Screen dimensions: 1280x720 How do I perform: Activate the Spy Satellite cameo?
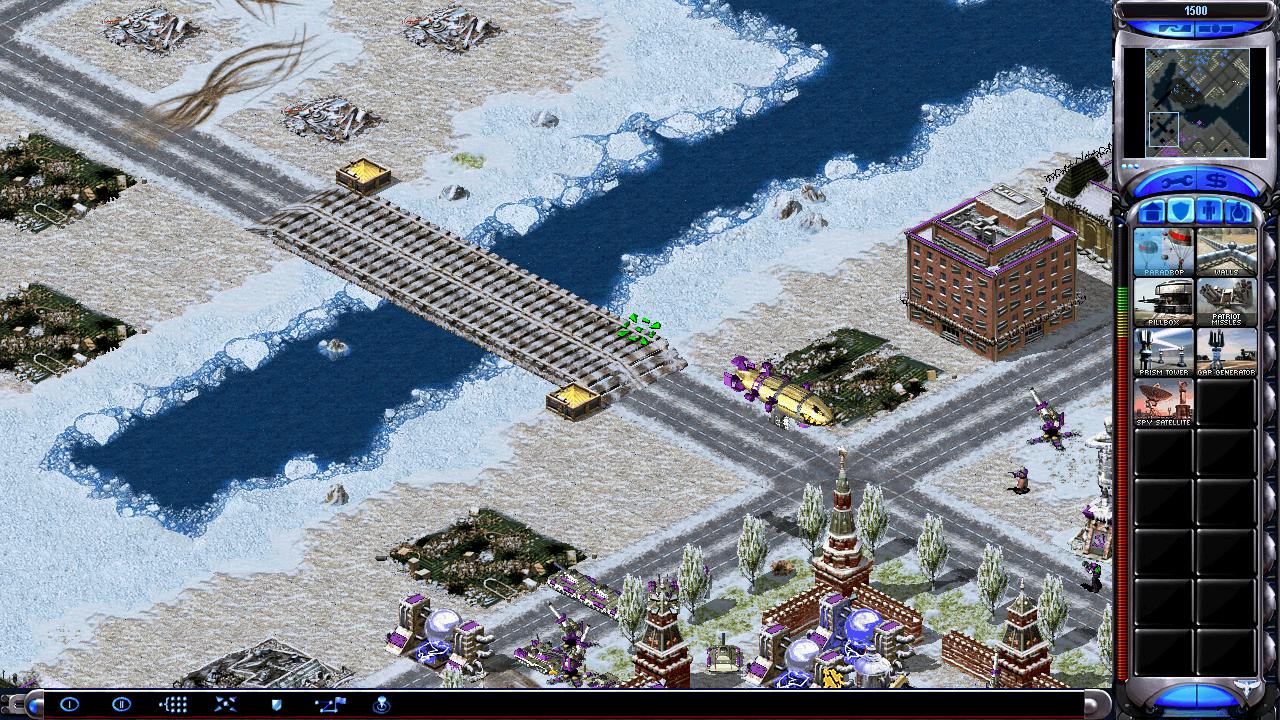click(1164, 402)
